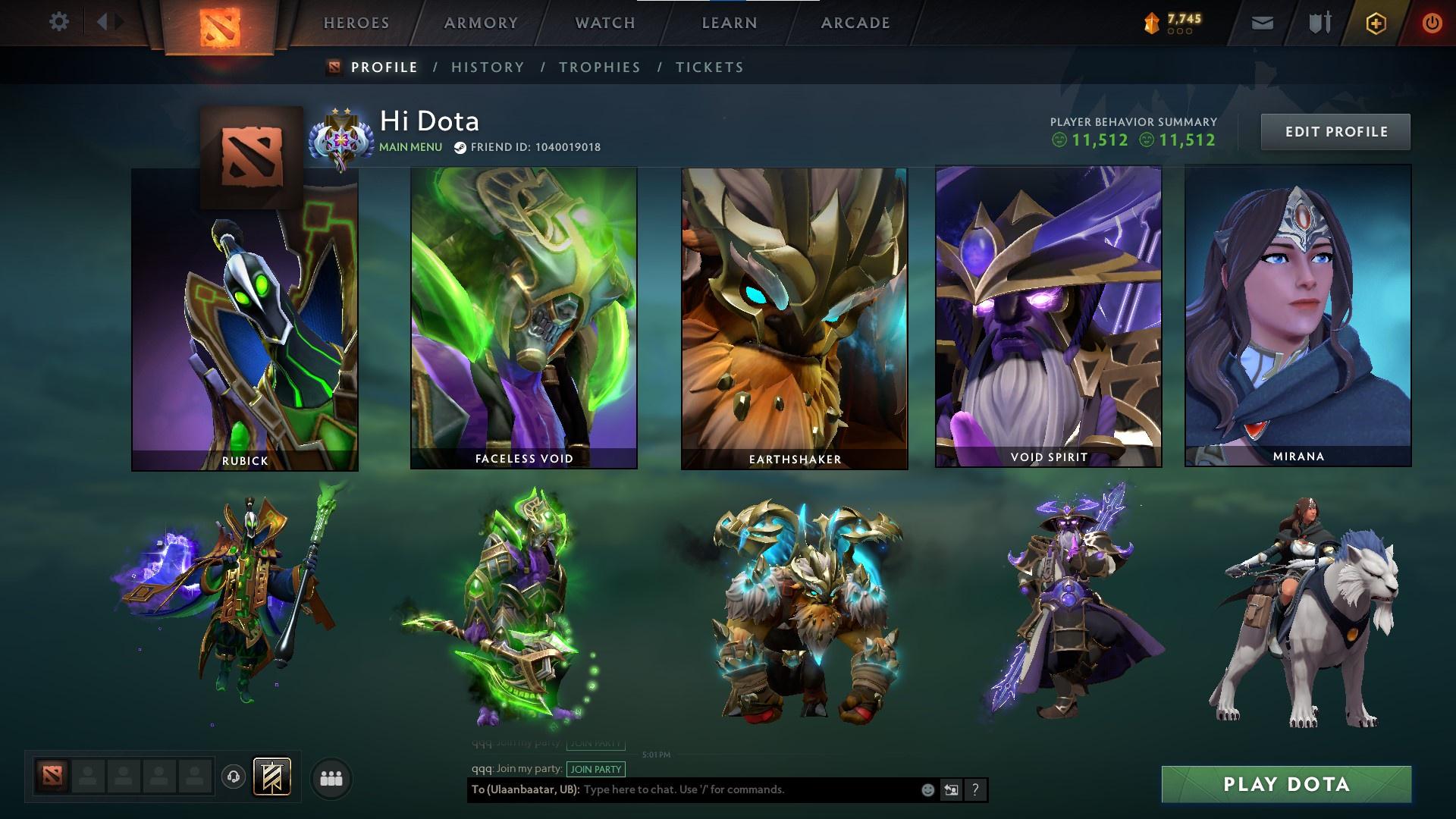Image resolution: width=1456 pixels, height=819 pixels.
Task: Open the emoticon picker in the chat bar
Action: (927, 789)
